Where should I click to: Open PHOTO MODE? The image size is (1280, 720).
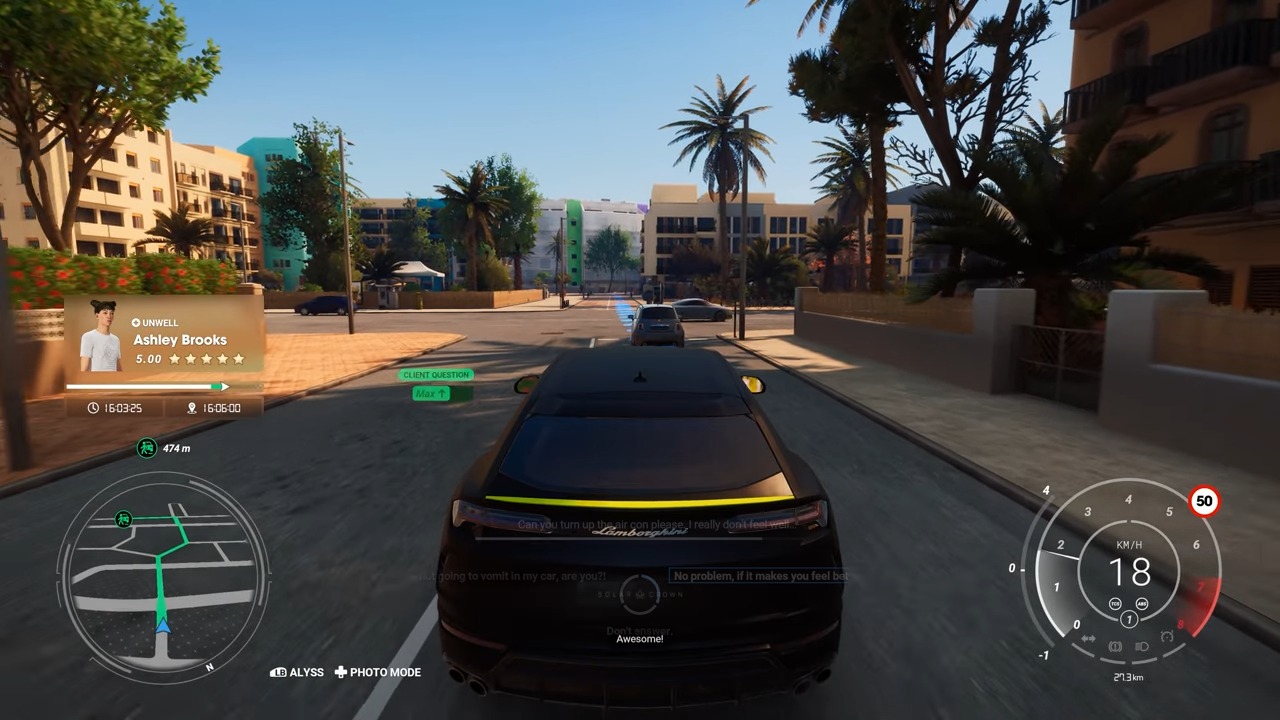[x=378, y=672]
